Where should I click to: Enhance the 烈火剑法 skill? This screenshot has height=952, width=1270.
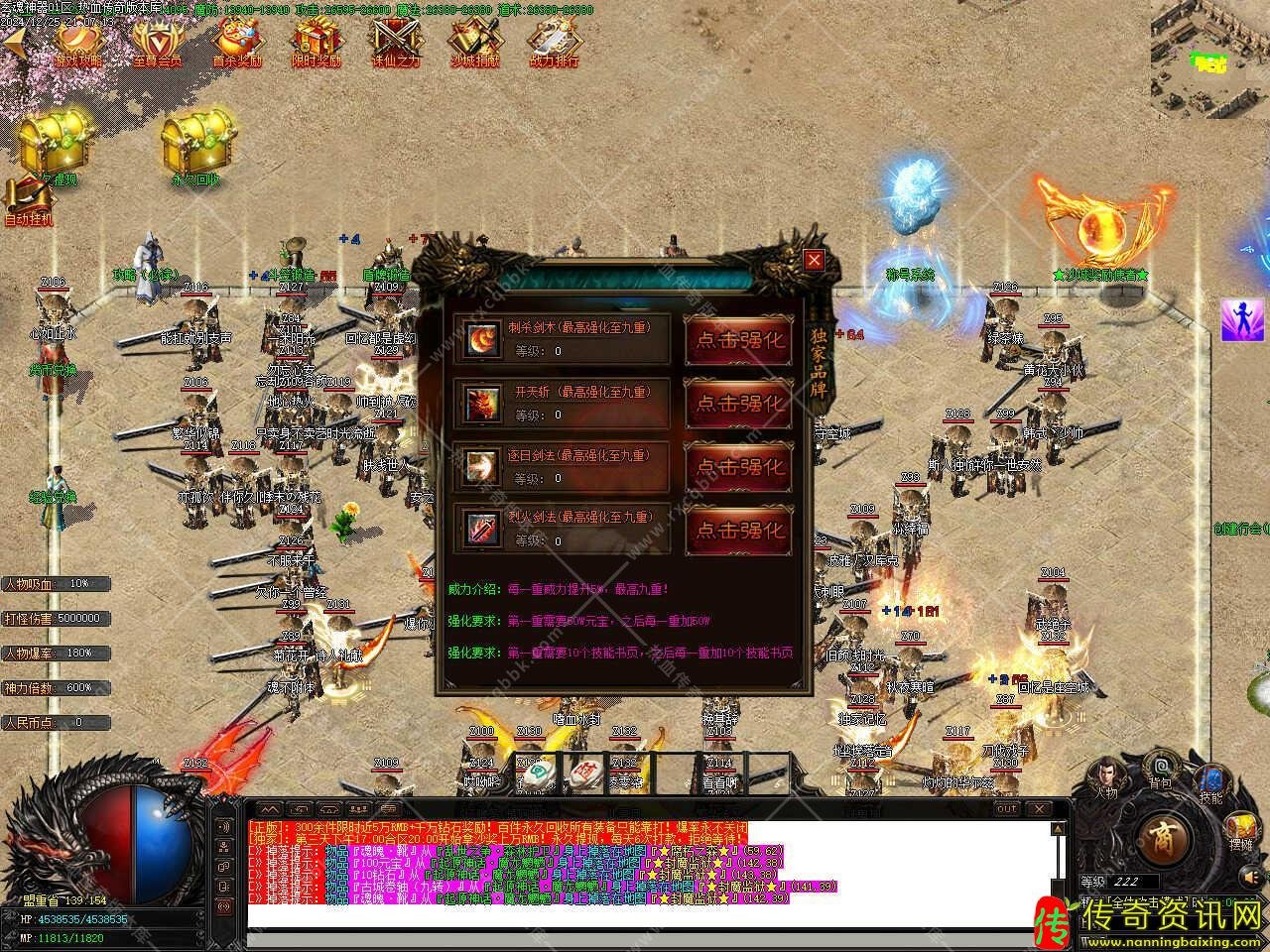coord(739,530)
